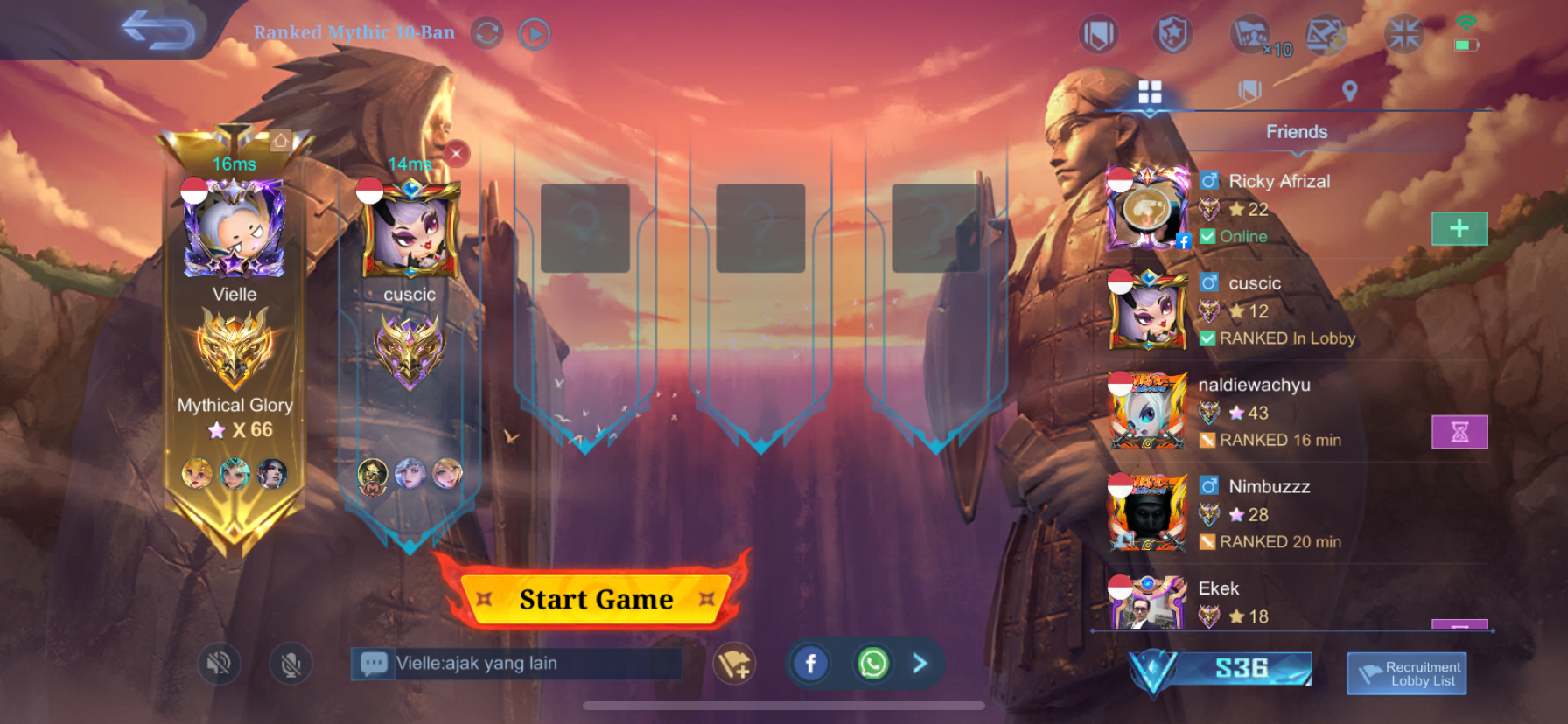Open the star shield icon
This screenshot has width=1568, height=724.
(1172, 35)
